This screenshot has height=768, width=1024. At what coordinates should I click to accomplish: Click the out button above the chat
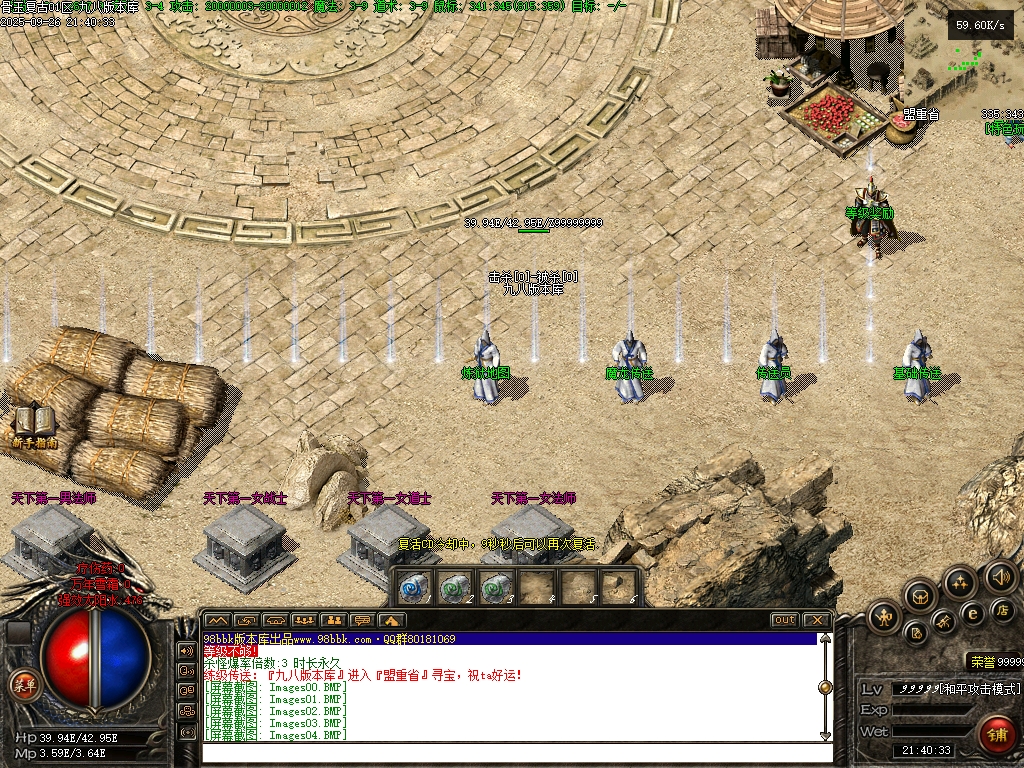(x=785, y=620)
